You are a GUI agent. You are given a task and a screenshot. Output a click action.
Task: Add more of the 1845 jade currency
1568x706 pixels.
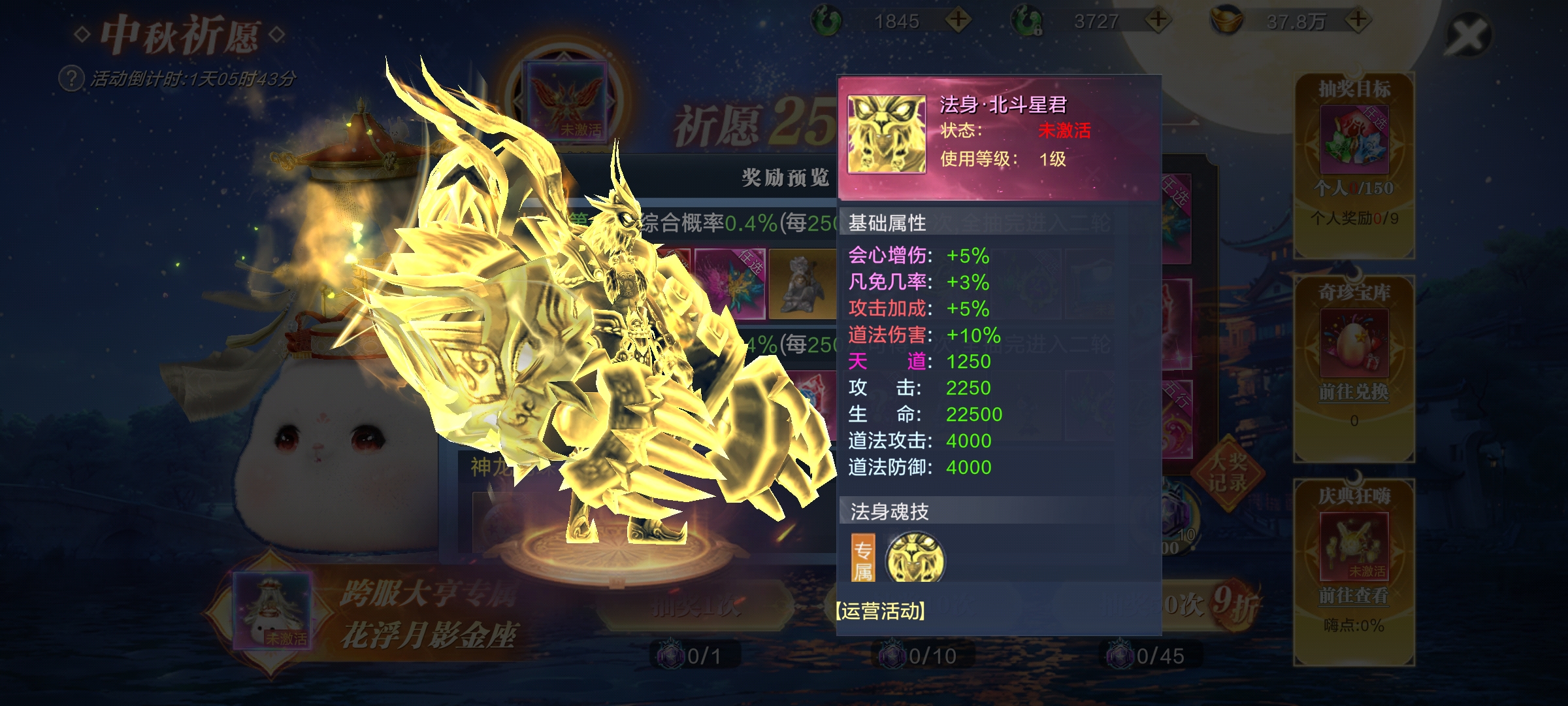(958, 20)
